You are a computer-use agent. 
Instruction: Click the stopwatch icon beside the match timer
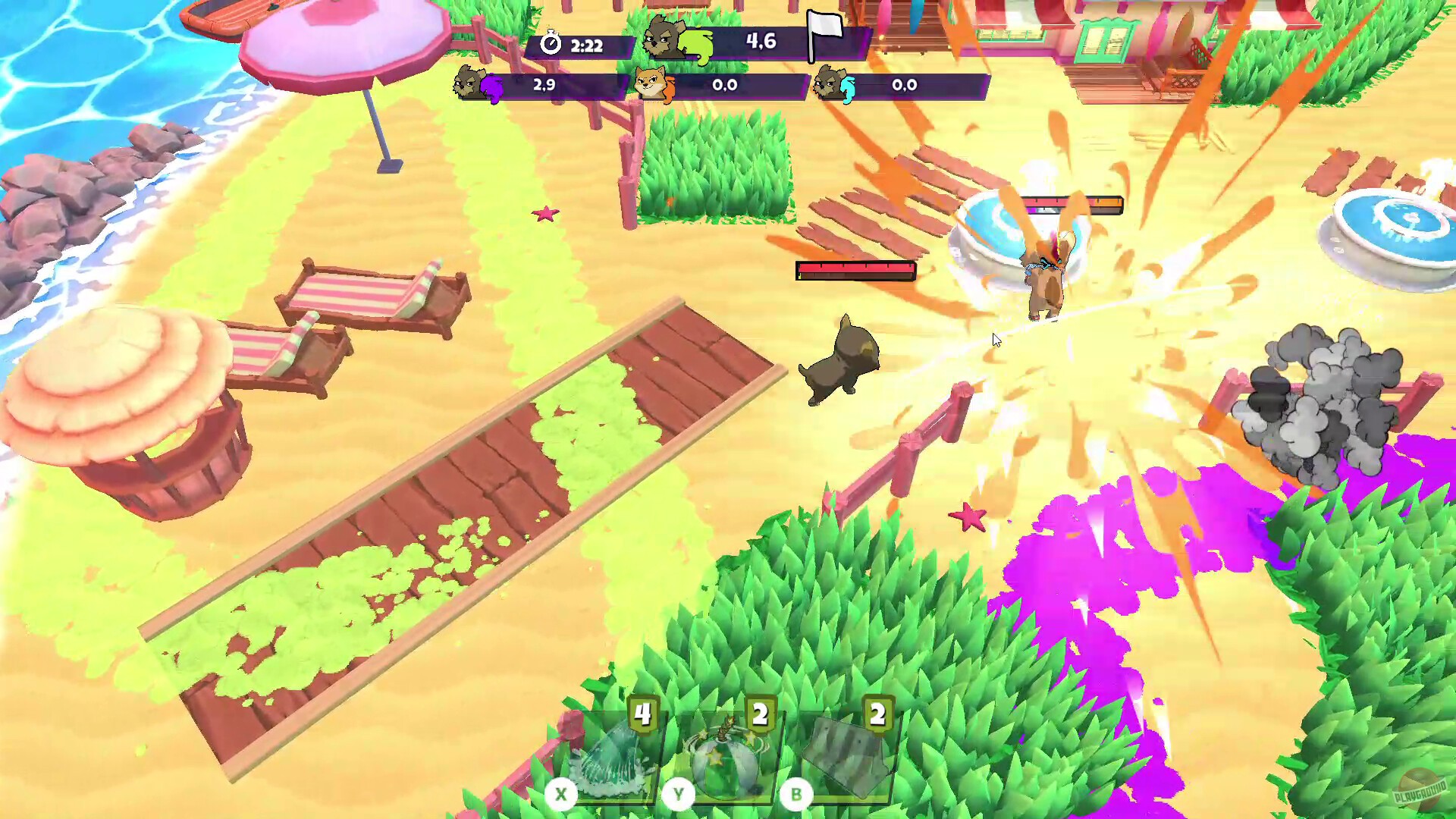551,45
